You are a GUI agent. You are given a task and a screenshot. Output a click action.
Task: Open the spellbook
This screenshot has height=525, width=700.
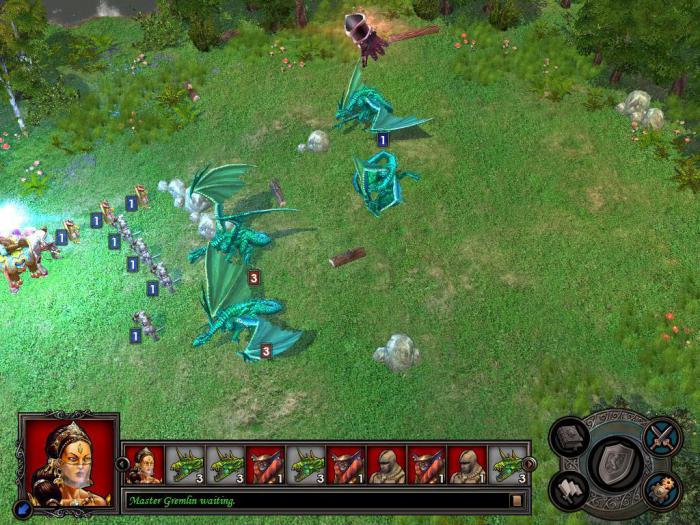point(570,438)
